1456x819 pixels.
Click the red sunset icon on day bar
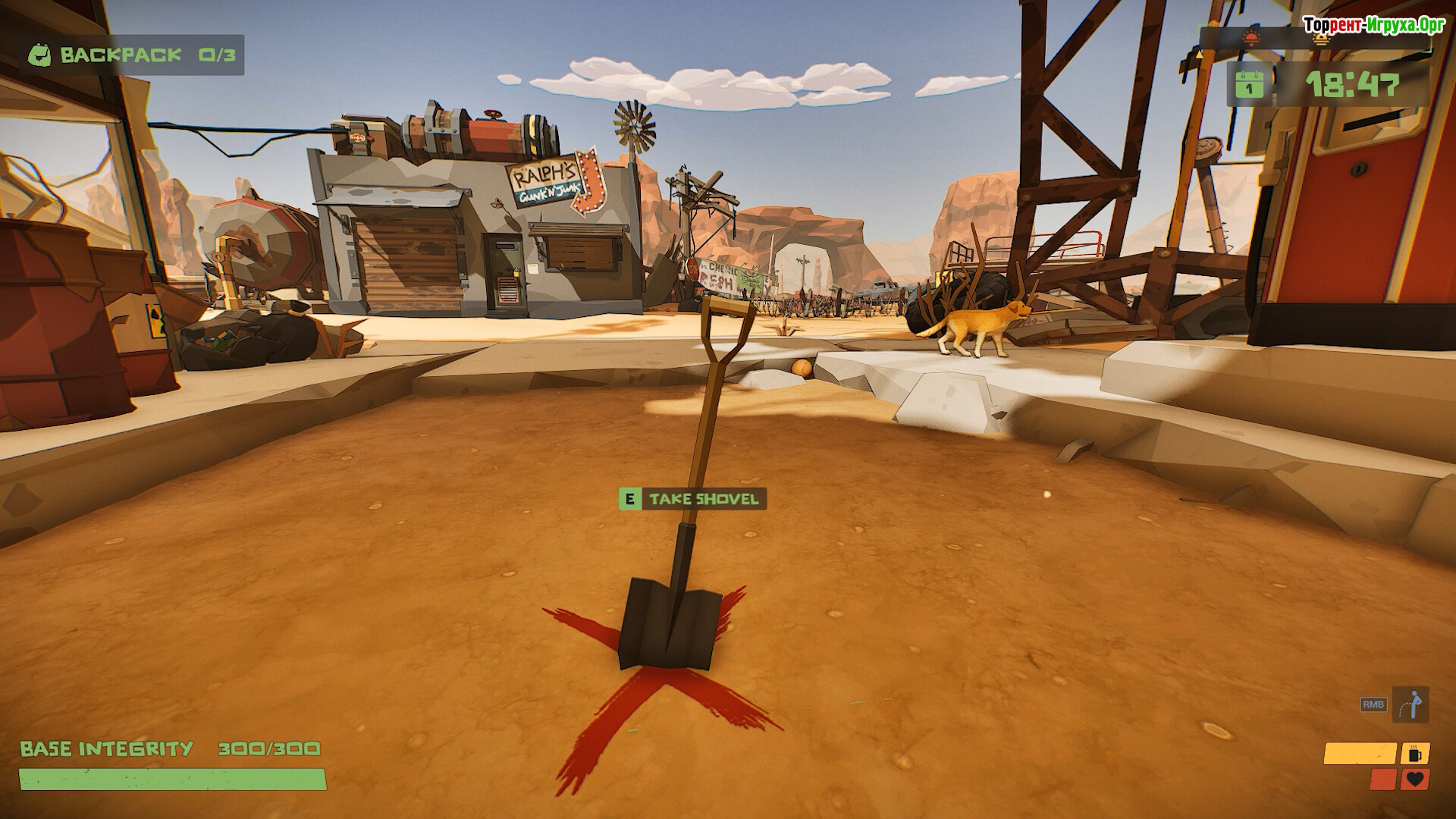point(1250,38)
